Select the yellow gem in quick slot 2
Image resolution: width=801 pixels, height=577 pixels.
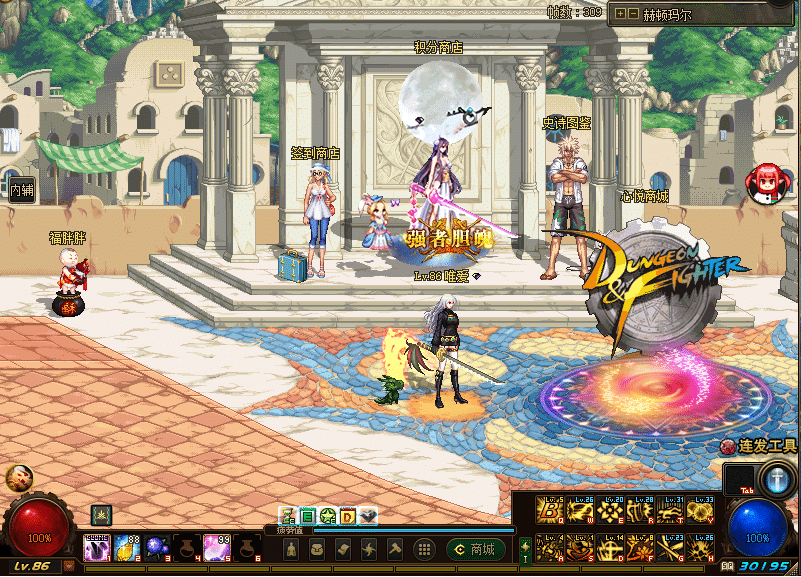pos(127,546)
